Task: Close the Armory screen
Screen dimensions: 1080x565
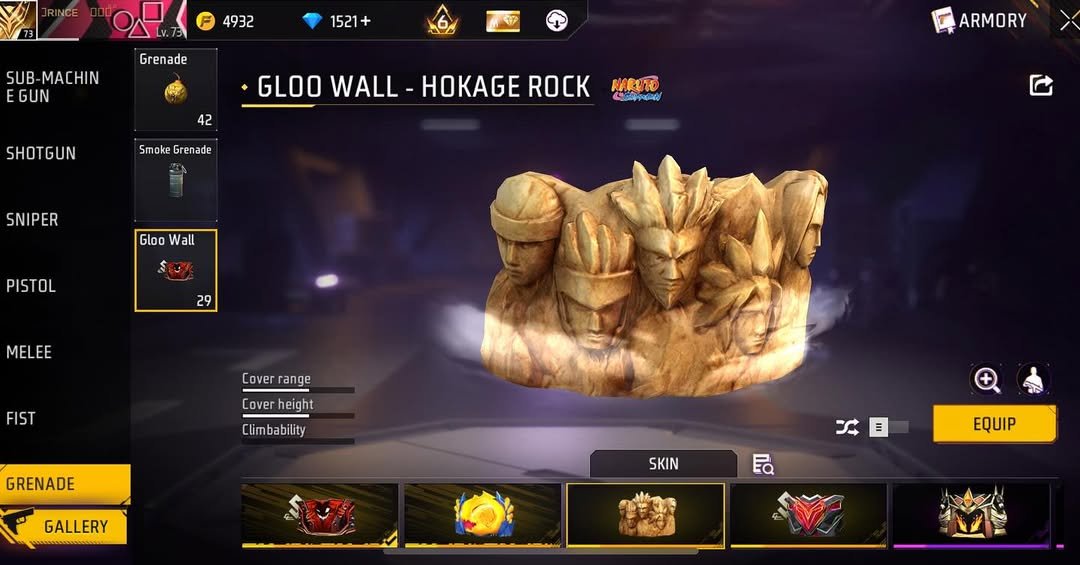Action: [x=1068, y=20]
